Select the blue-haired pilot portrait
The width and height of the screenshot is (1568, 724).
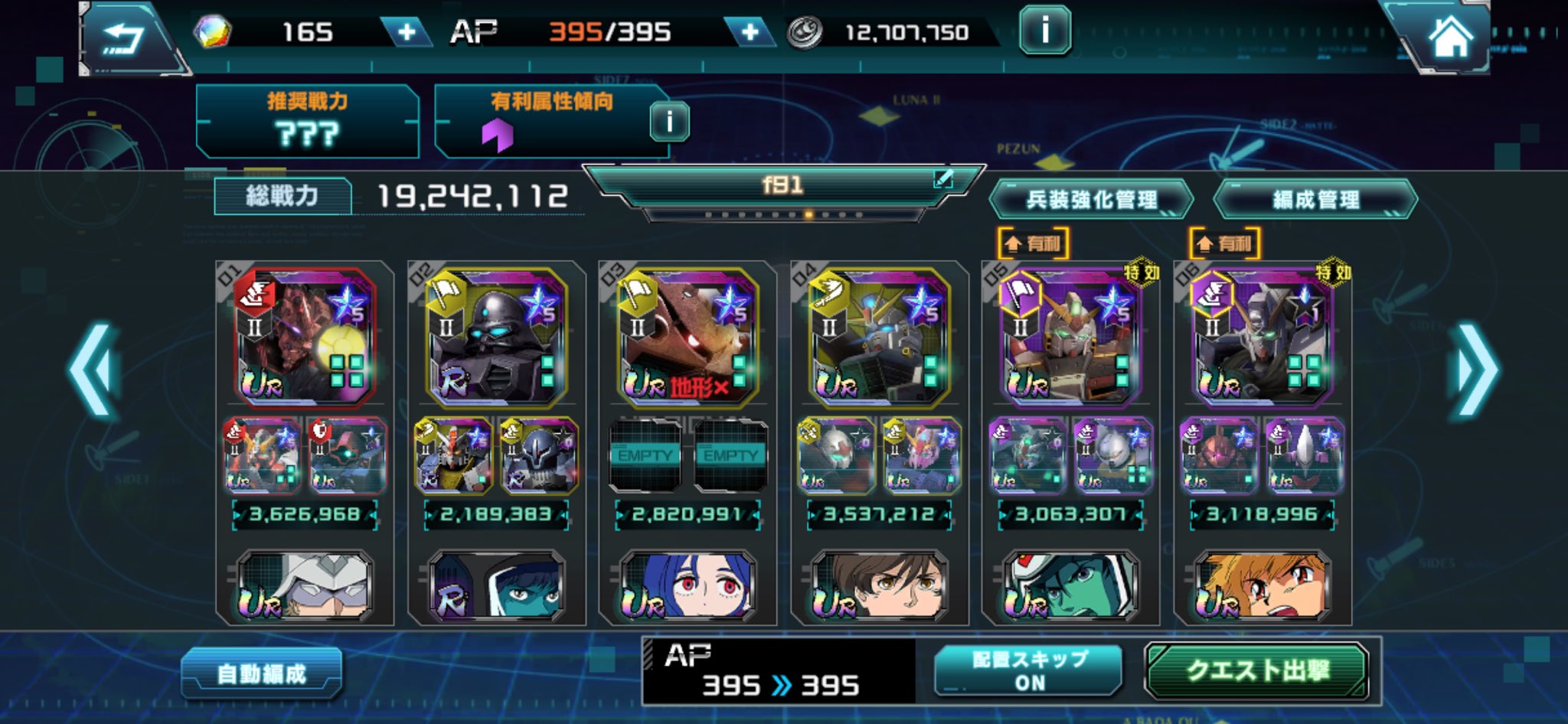688,586
